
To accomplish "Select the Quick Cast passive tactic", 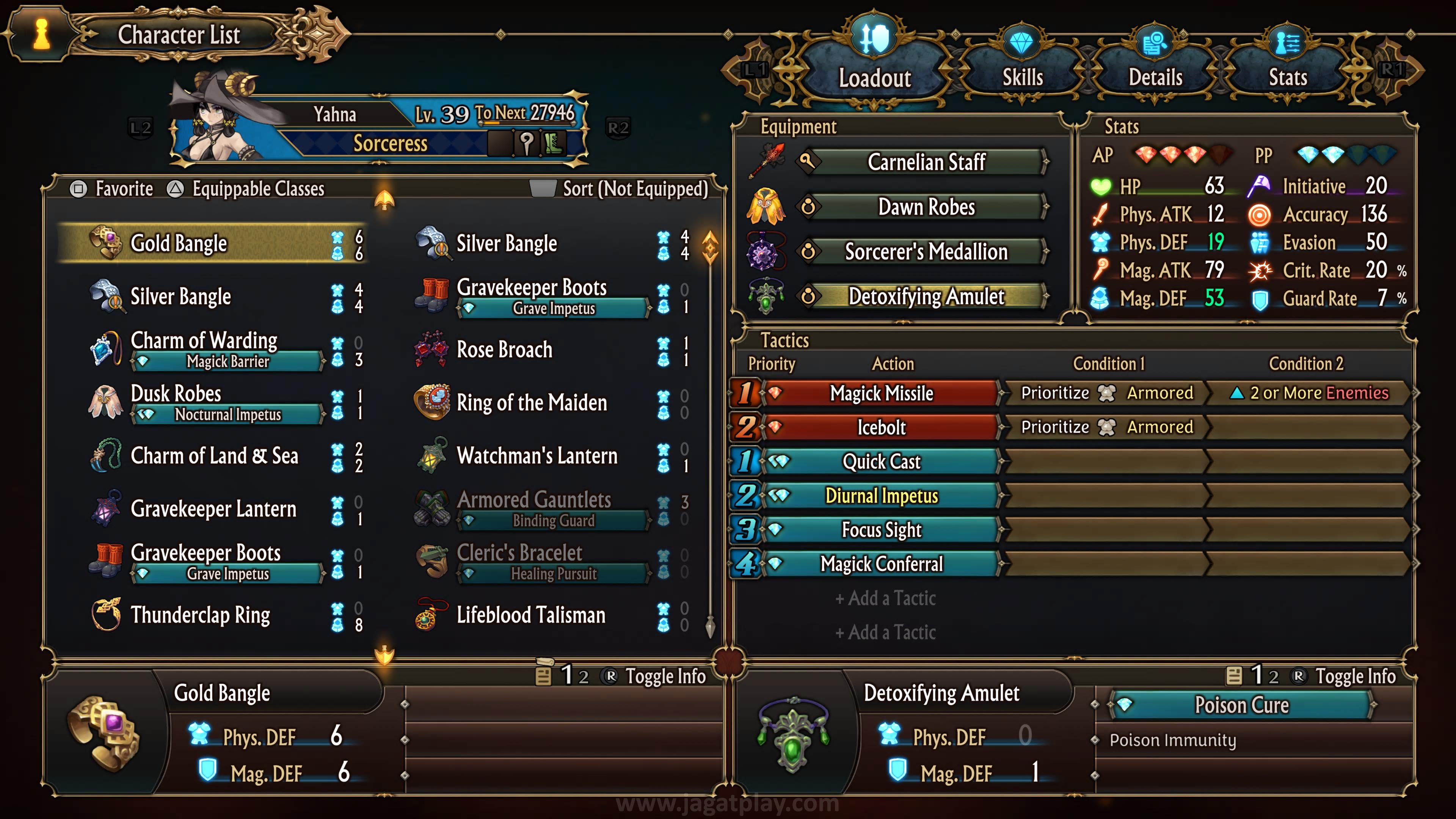I will [x=880, y=461].
